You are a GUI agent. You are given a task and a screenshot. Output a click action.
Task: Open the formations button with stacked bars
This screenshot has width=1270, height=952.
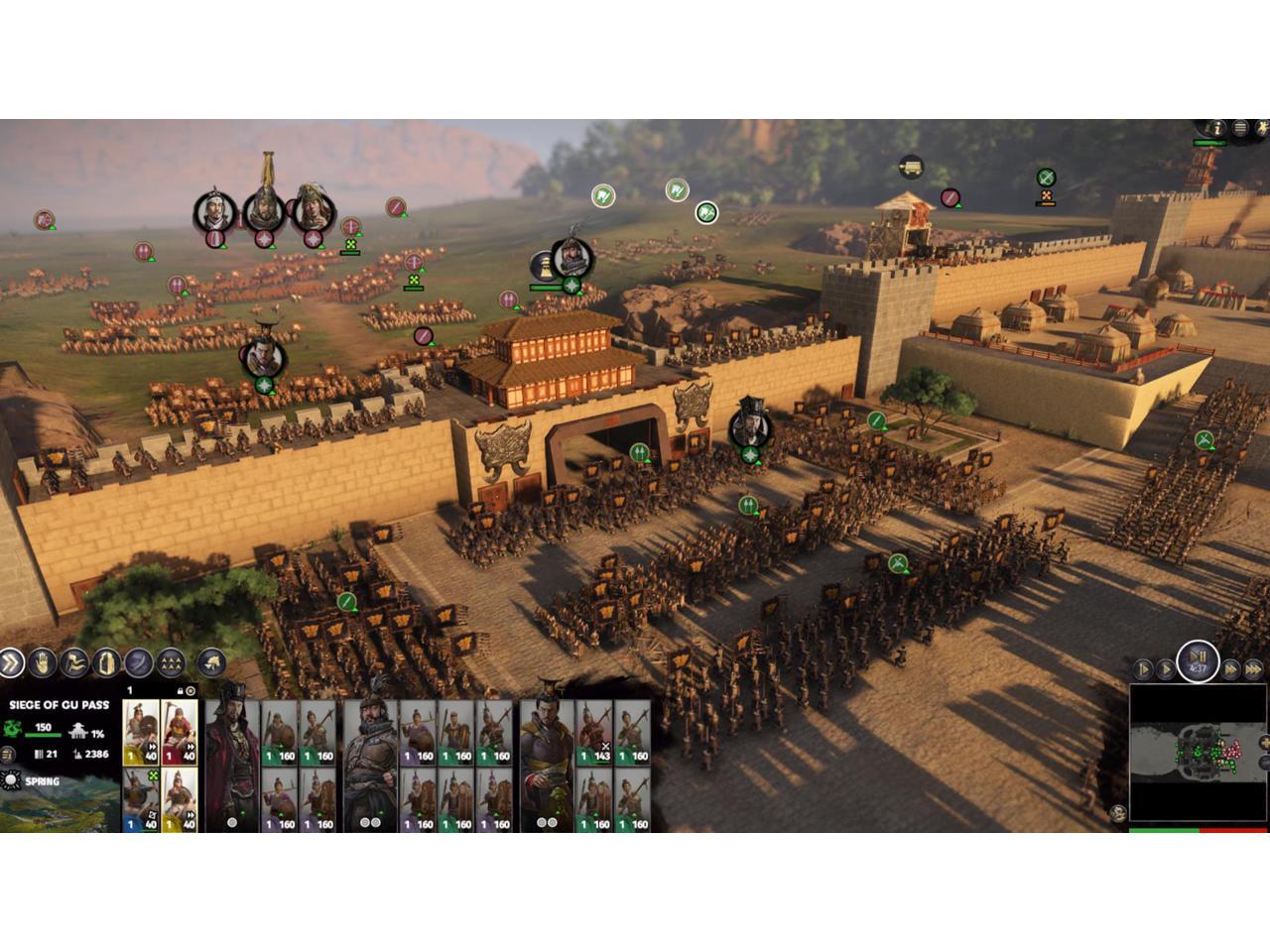(x=106, y=662)
